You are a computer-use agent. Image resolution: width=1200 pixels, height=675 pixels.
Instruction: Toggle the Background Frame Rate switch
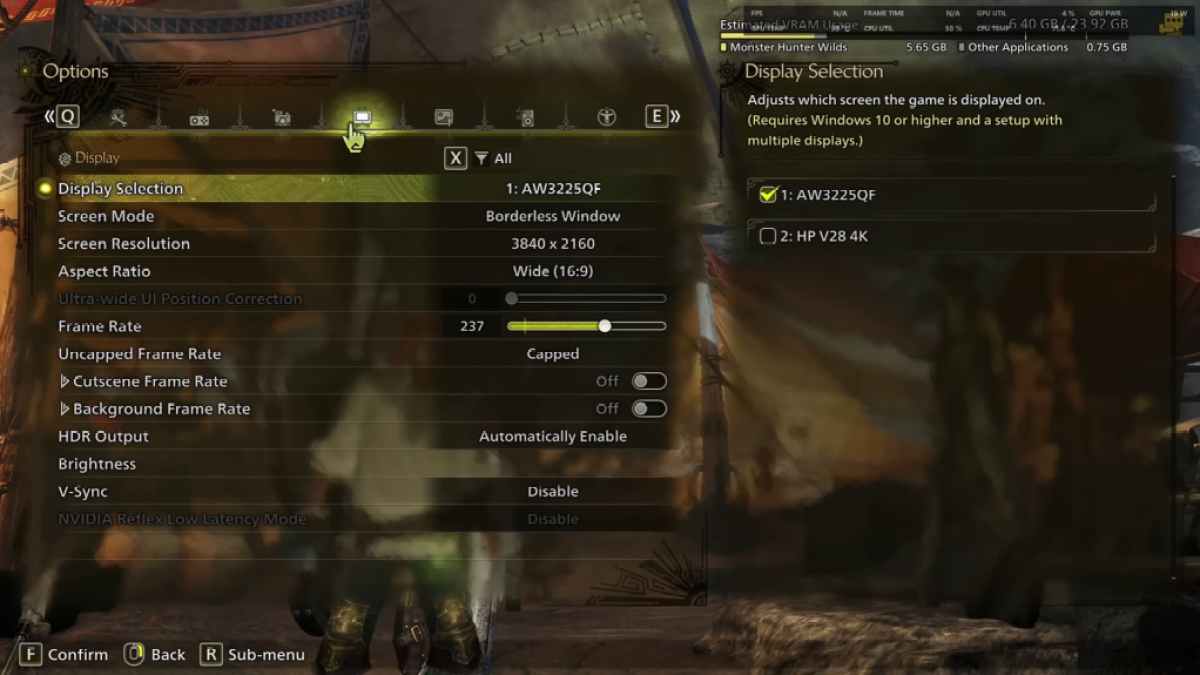(x=648, y=409)
